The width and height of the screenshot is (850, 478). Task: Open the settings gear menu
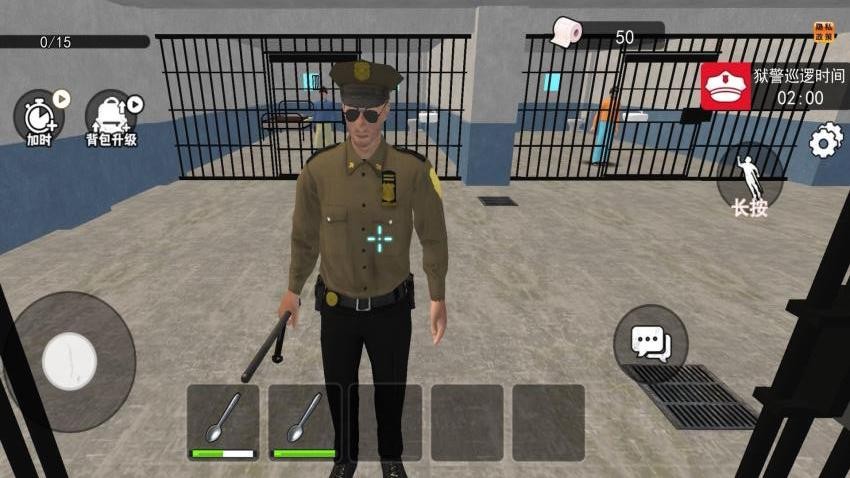tap(825, 141)
